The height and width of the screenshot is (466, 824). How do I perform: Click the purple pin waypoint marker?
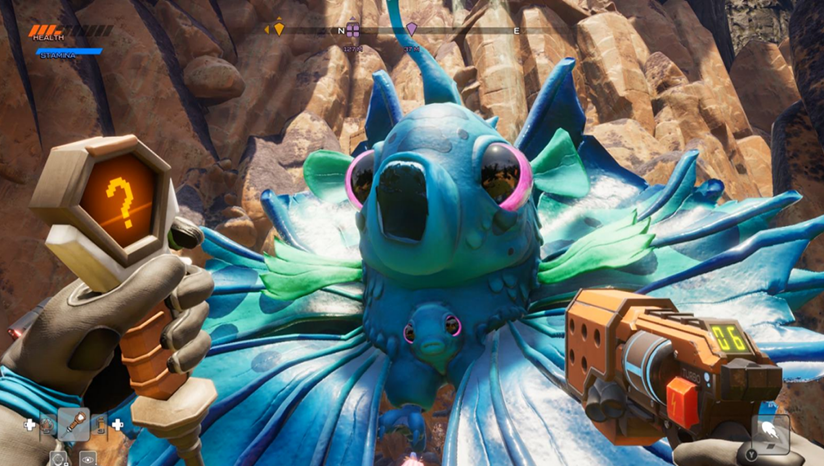[x=411, y=30]
